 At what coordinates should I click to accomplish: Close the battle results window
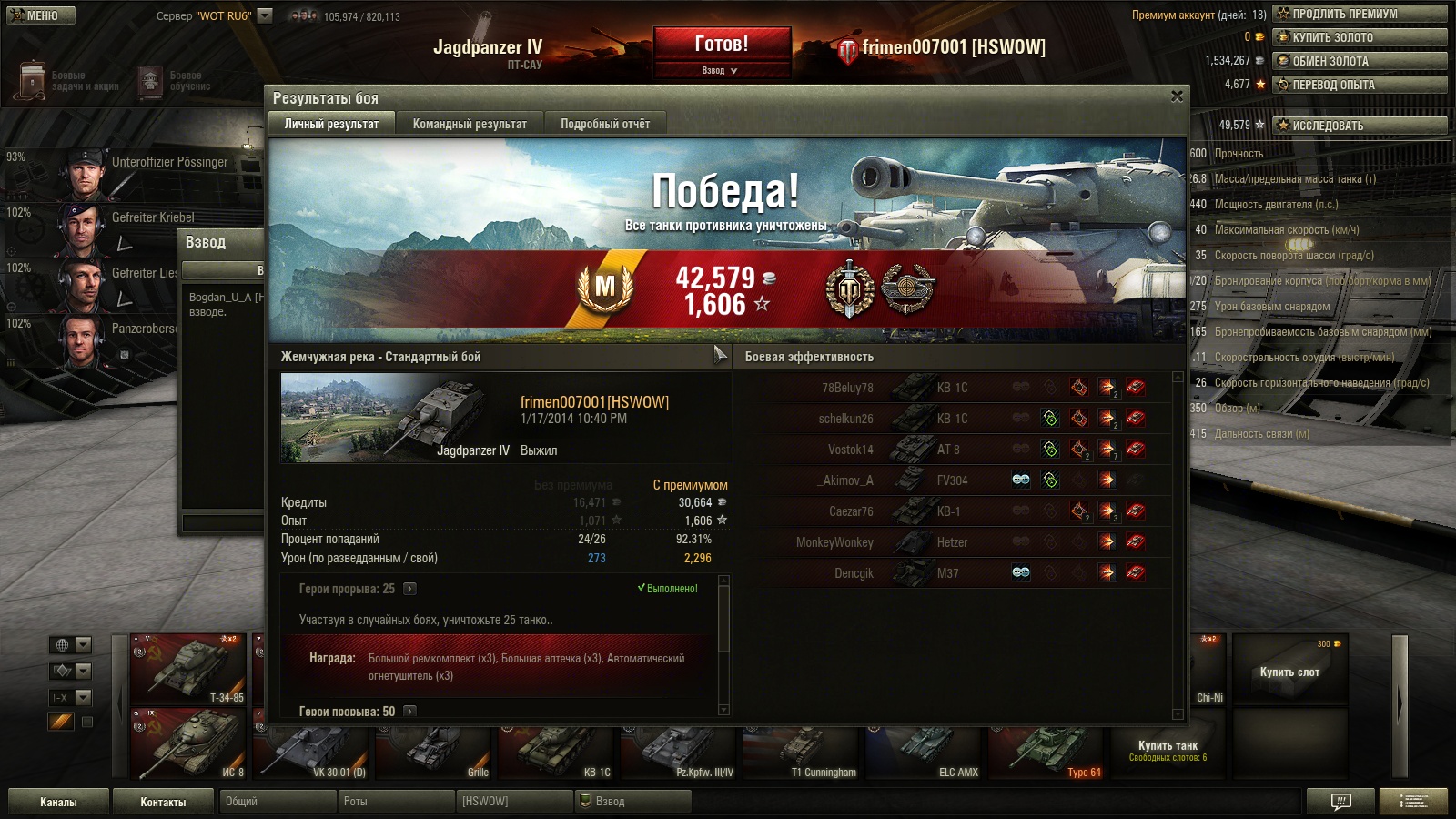[x=1177, y=96]
